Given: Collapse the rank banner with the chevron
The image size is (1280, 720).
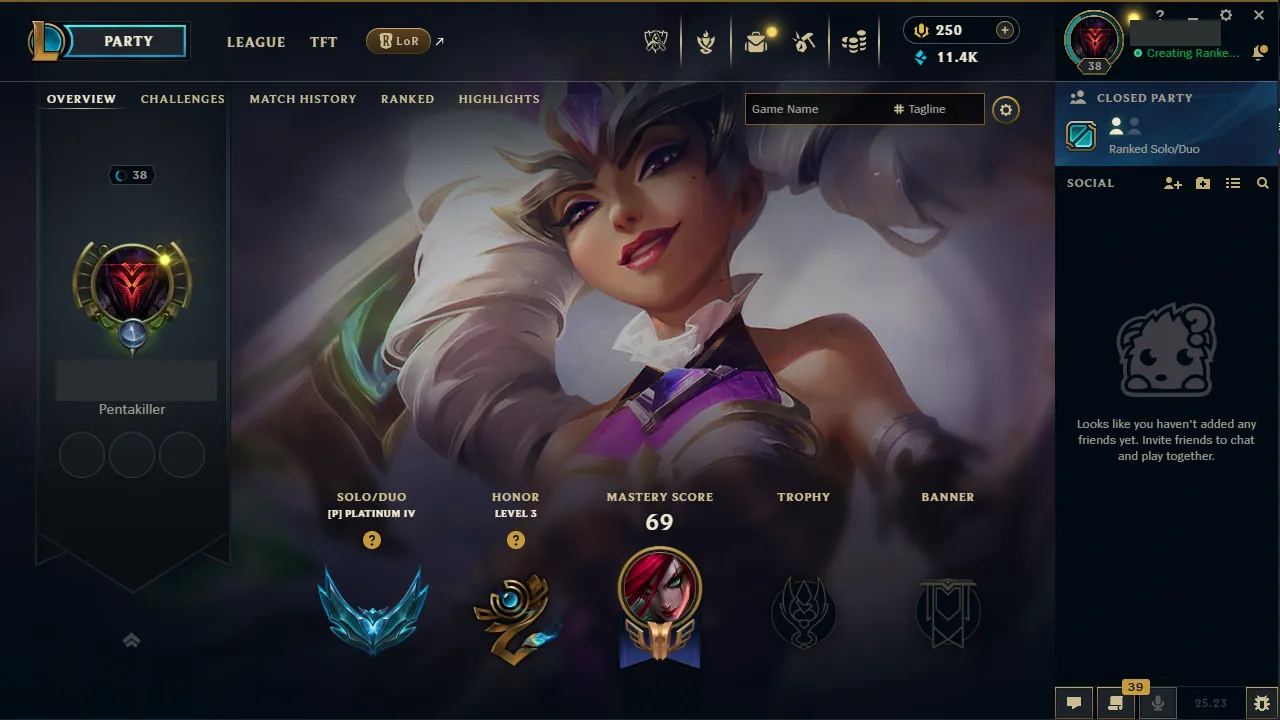Looking at the screenshot, I should (x=131, y=640).
